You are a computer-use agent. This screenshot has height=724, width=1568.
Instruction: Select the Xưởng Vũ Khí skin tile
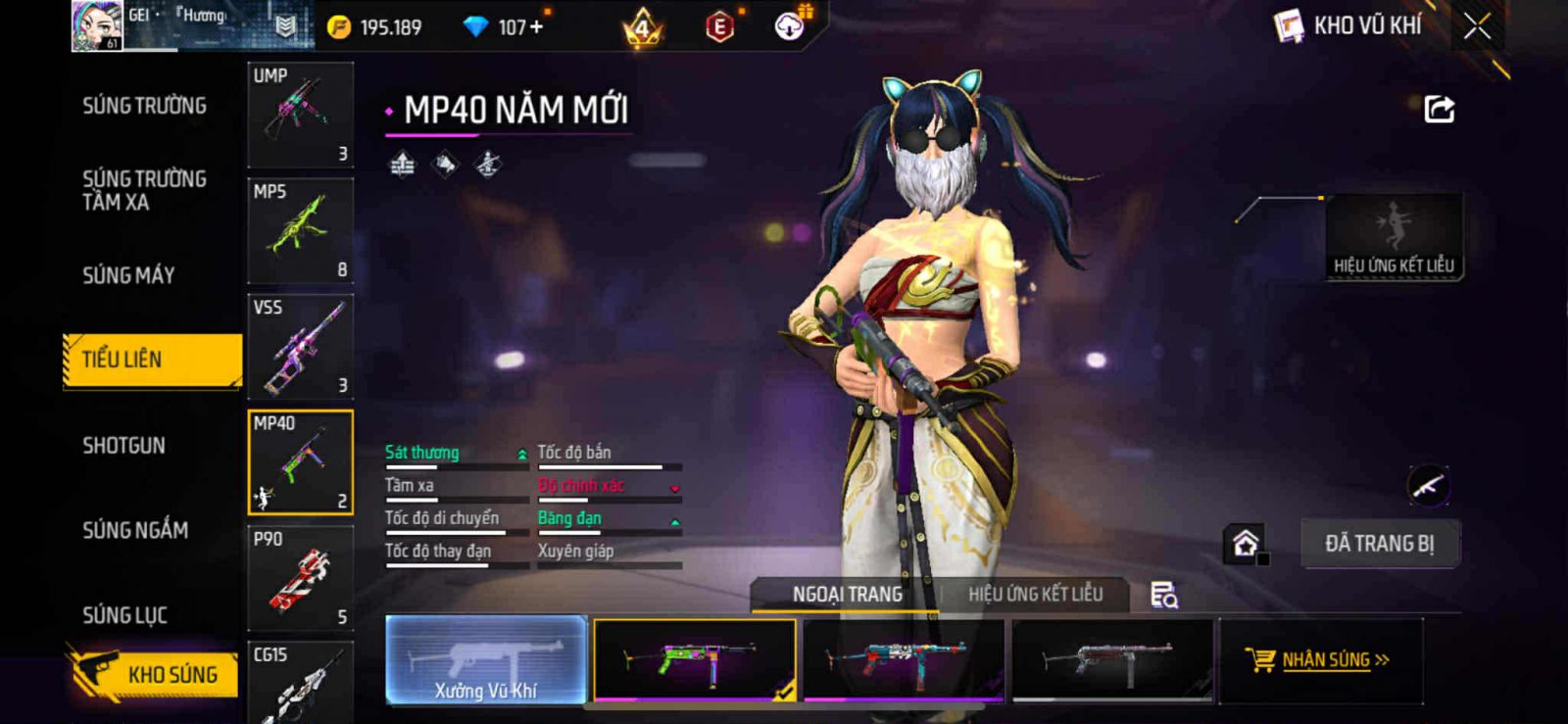[x=486, y=659]
